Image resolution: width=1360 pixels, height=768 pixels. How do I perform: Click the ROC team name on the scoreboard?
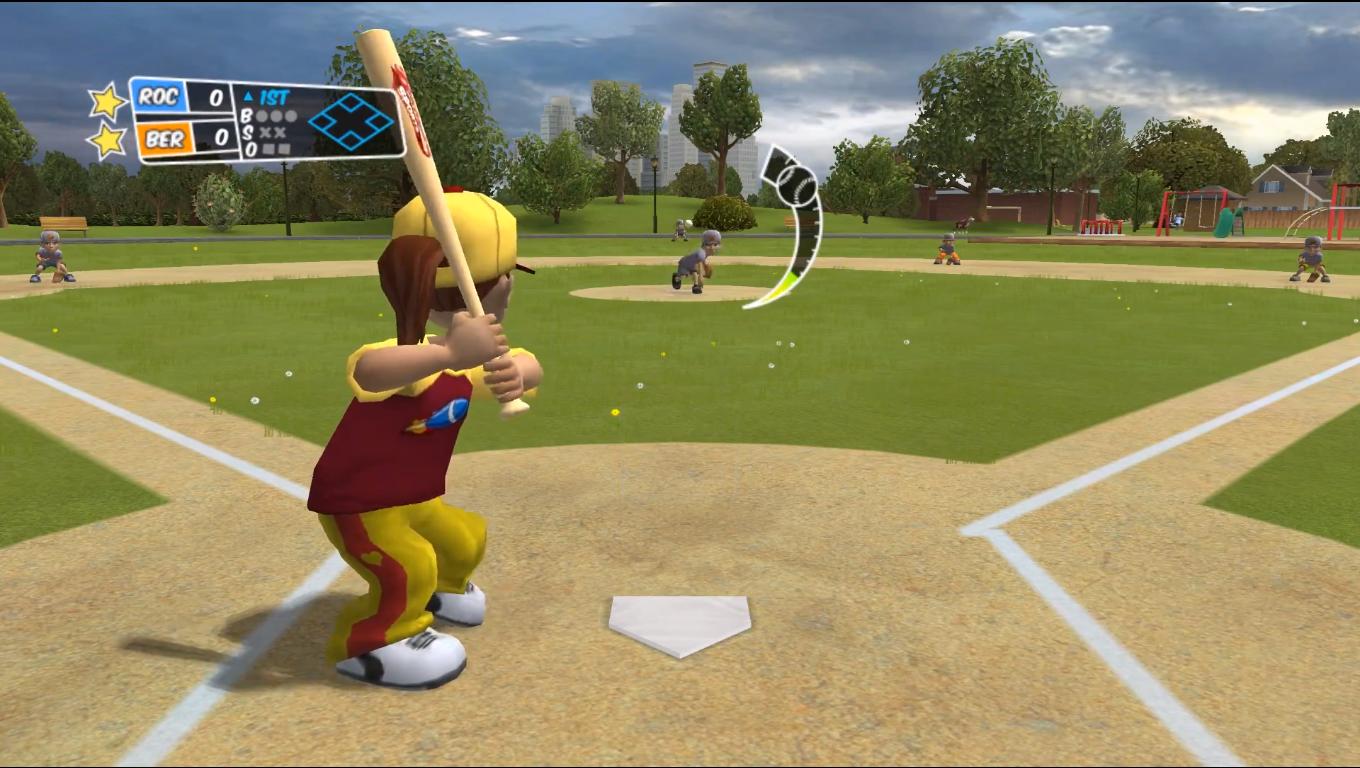click(x=161, y=97)
